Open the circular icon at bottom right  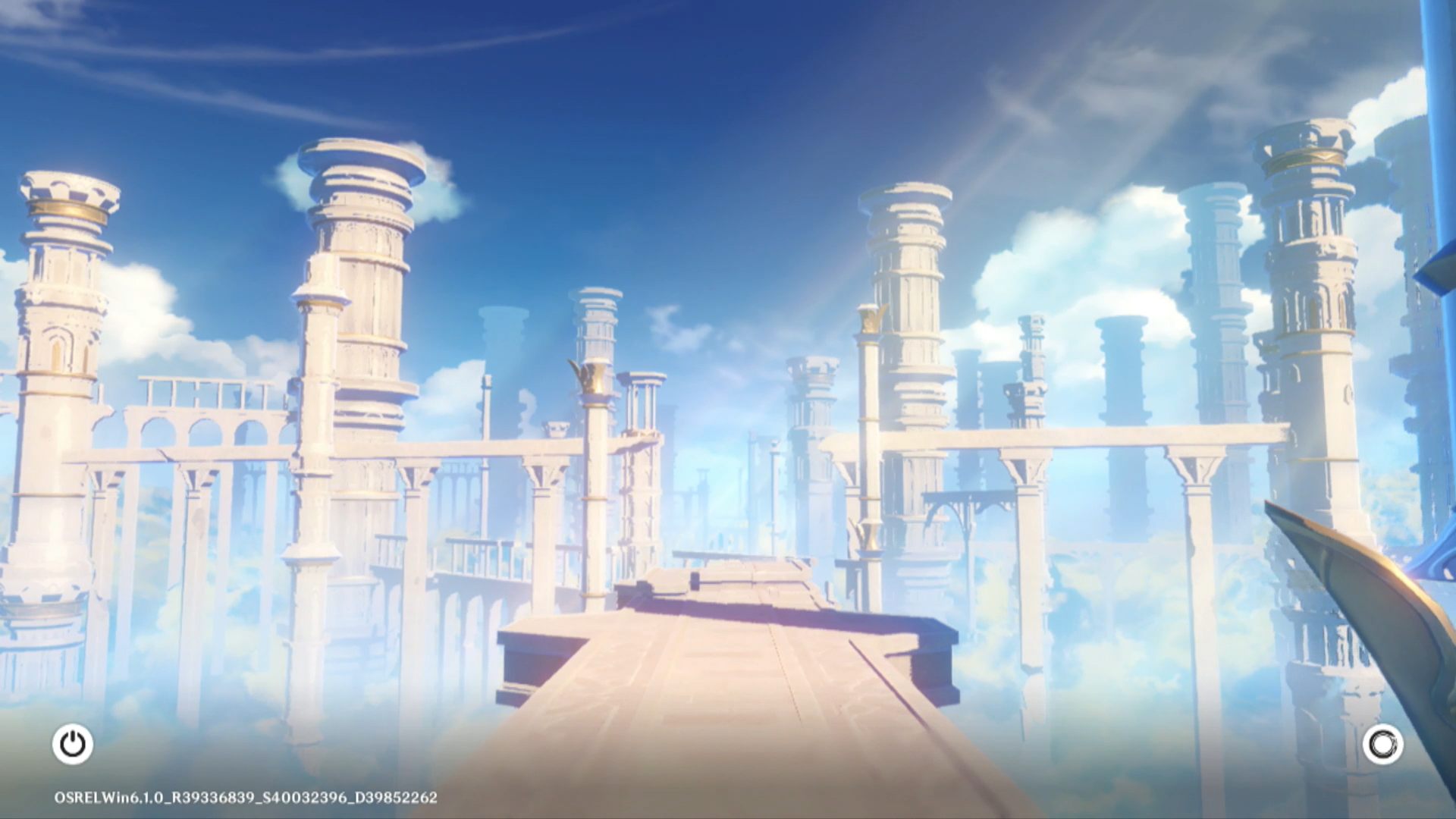(1382, 745)
